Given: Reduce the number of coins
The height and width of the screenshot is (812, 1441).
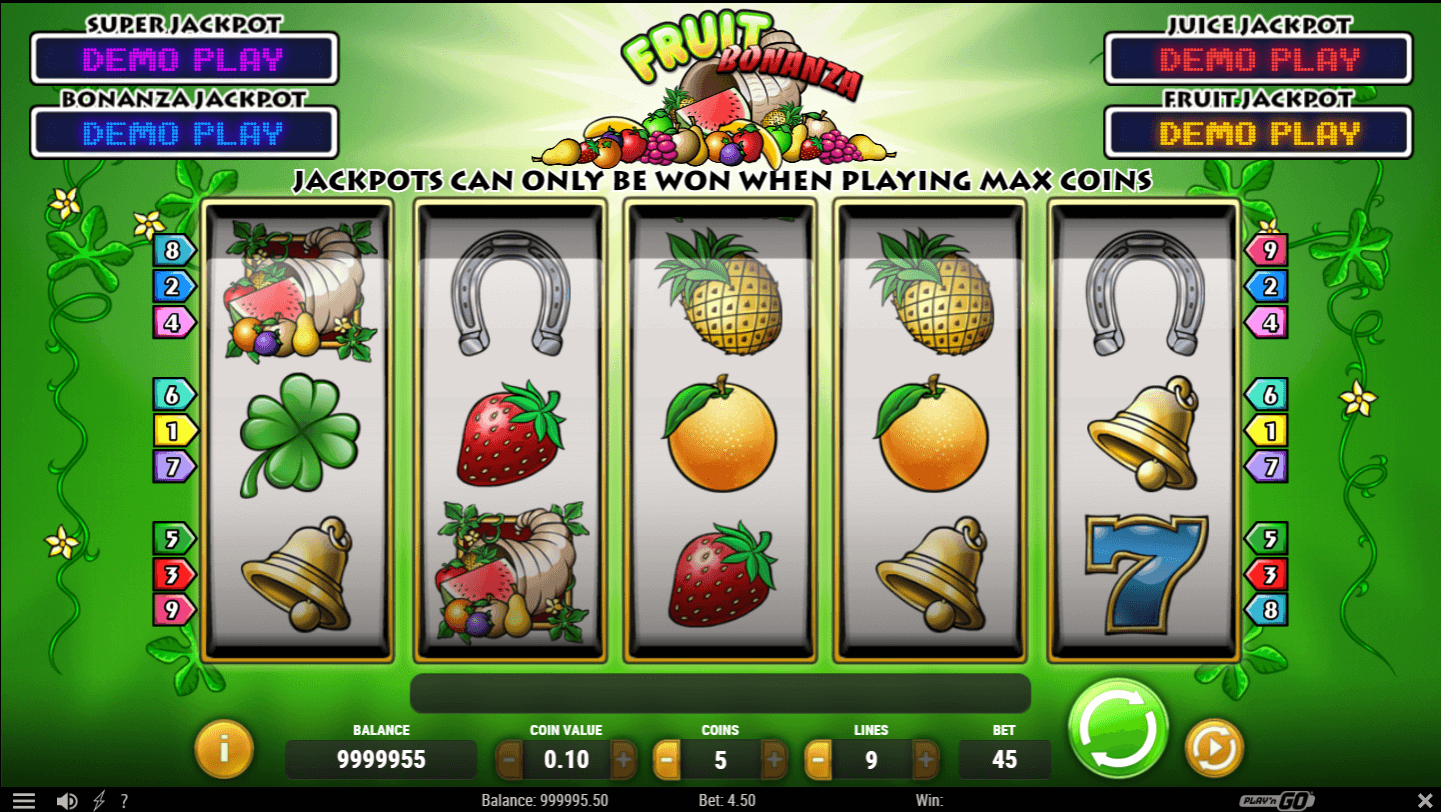Looking at the screenshot, I should click(666, 760).
